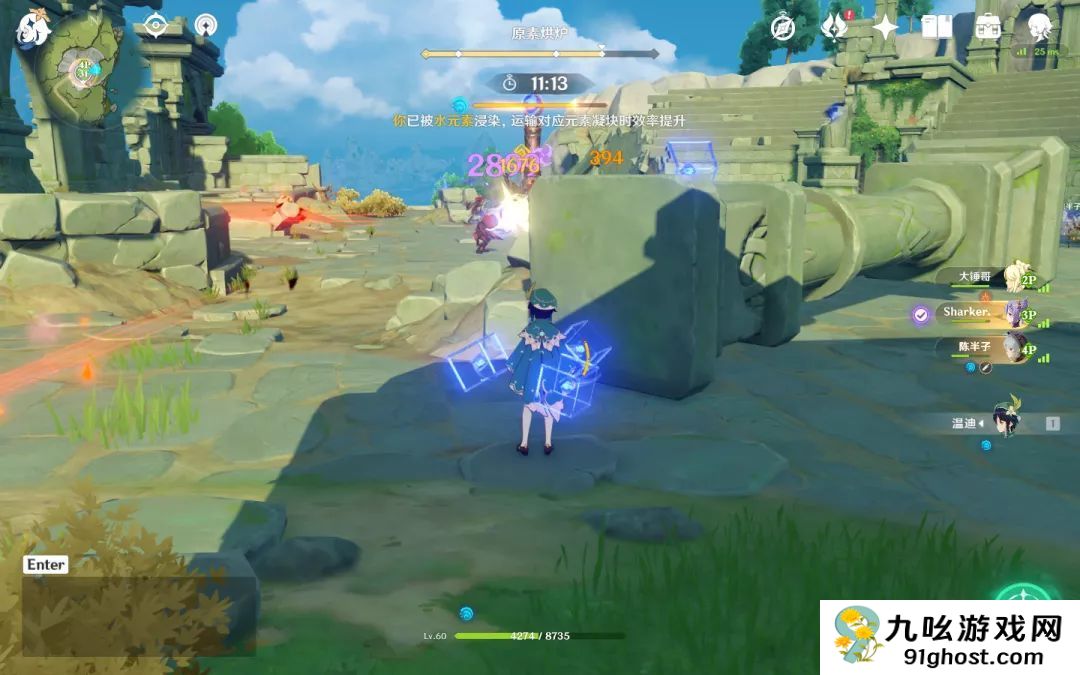Select the 温迪 party character slot

(1004, 423)
